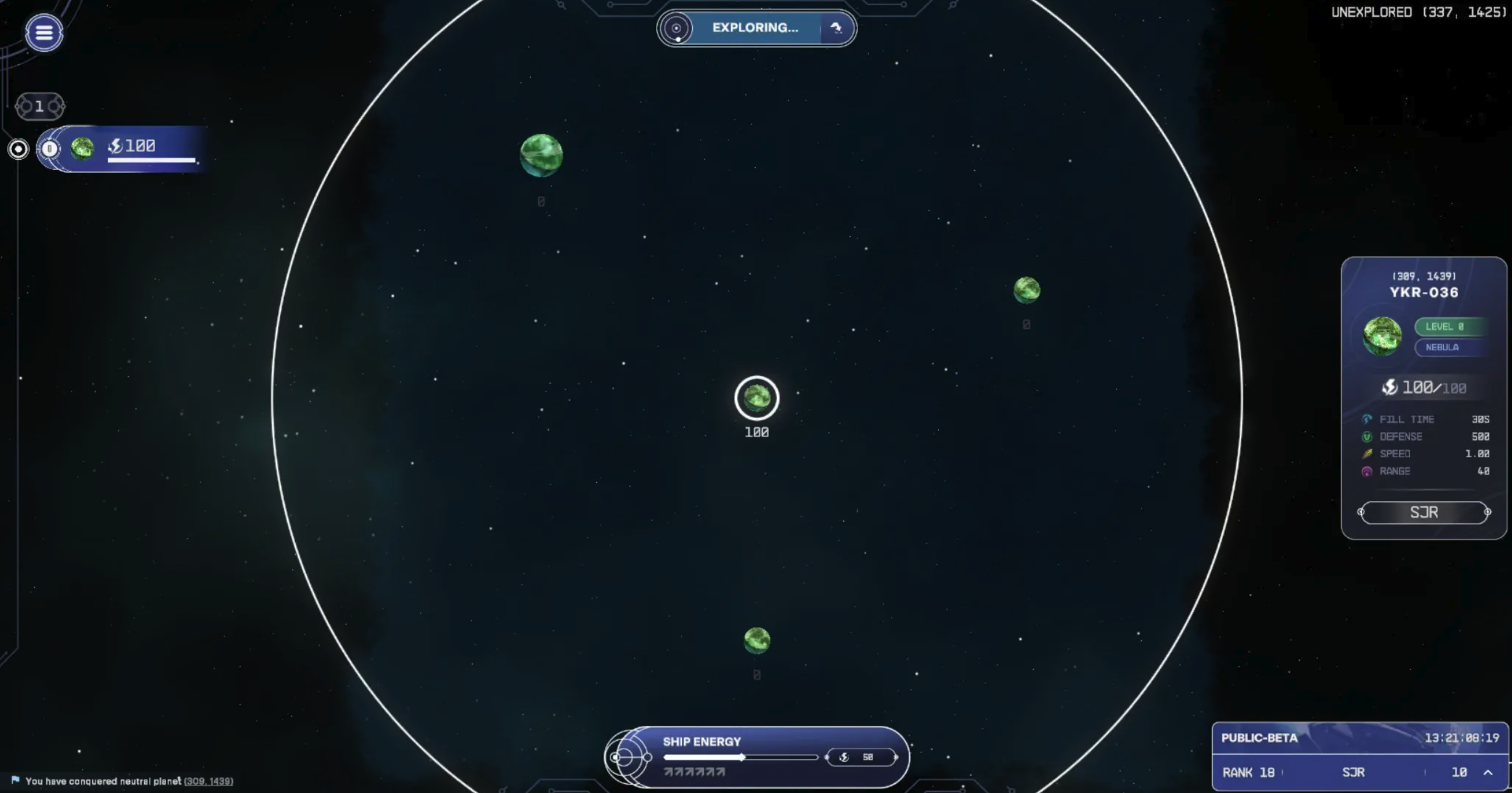Select the circled planet YKR-036 on the map
The height and width of the screenshot is (793, 1512).
tap(757, 398)
